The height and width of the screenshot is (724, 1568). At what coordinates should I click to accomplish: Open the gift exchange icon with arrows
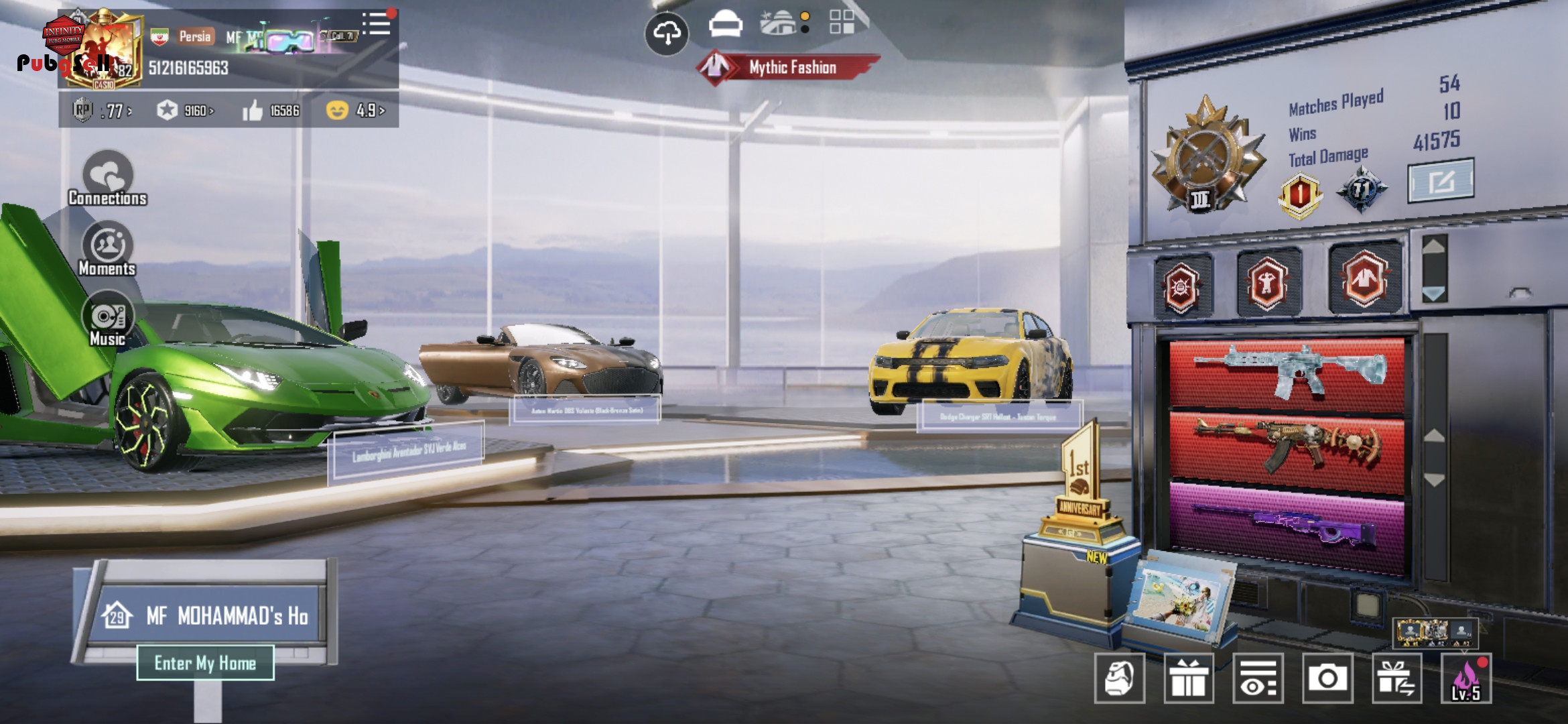coord(1397,678)
